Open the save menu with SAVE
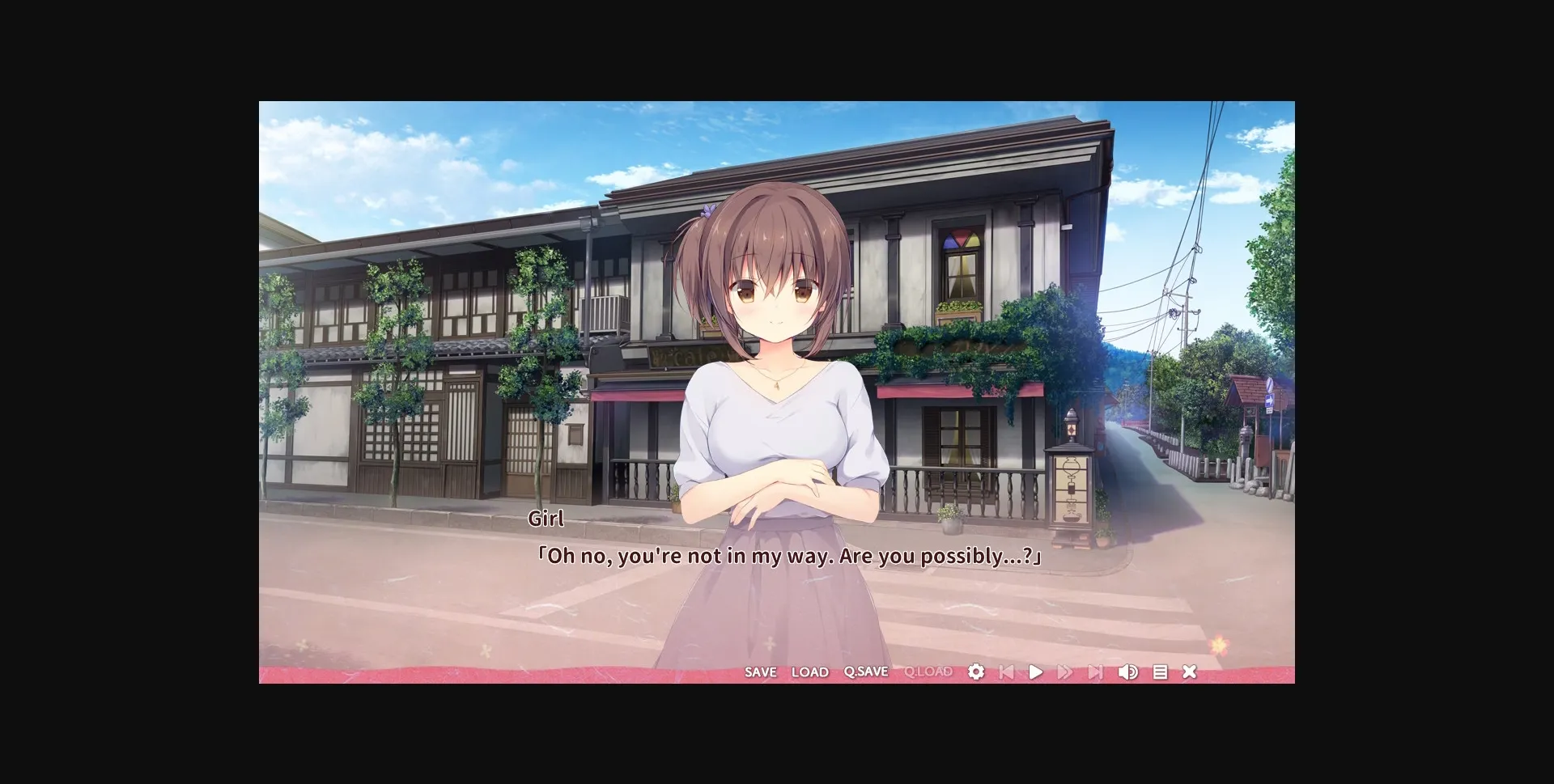 pos(760,672)
